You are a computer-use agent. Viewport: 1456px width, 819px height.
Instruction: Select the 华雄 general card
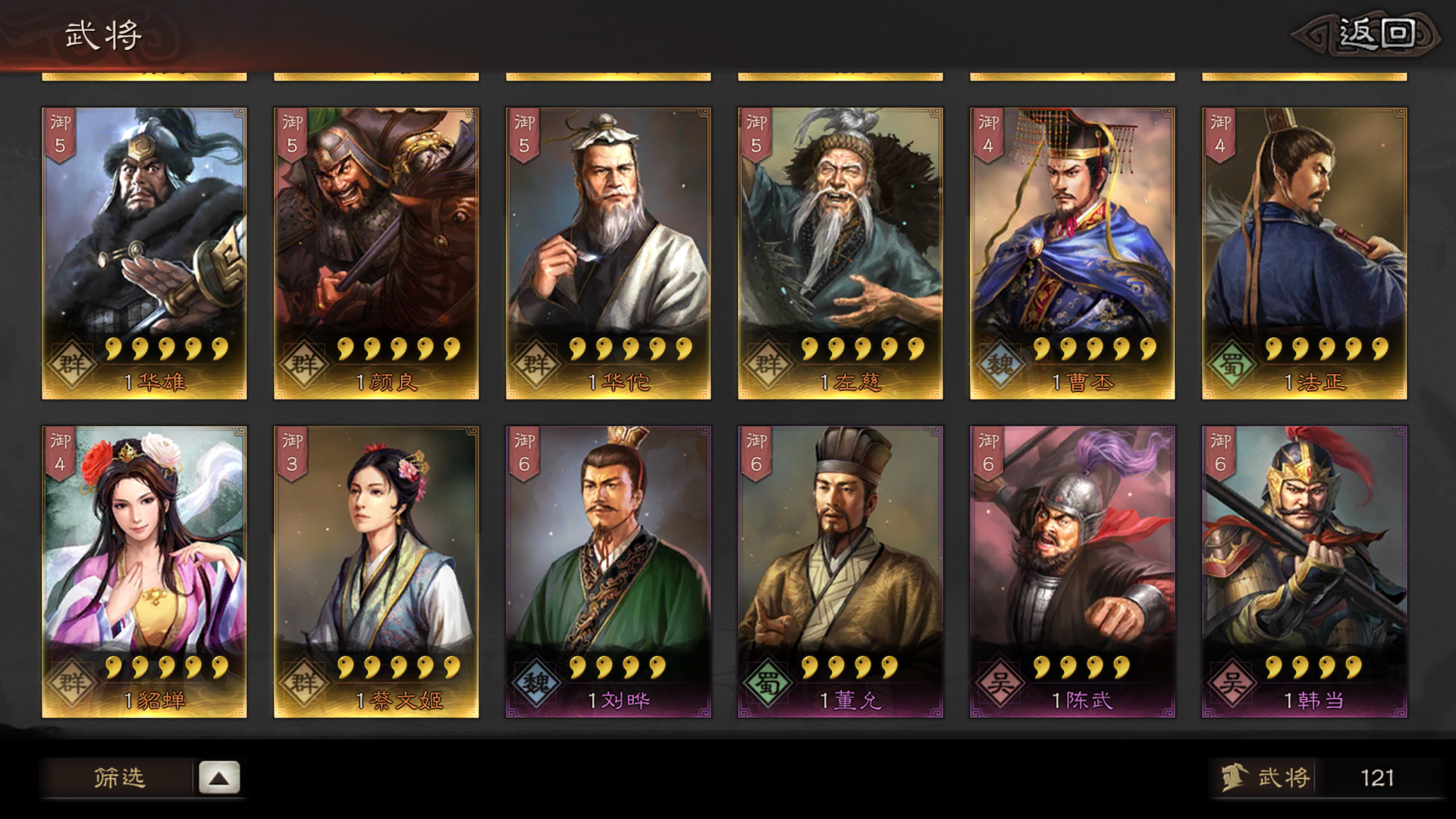point(144,253)
